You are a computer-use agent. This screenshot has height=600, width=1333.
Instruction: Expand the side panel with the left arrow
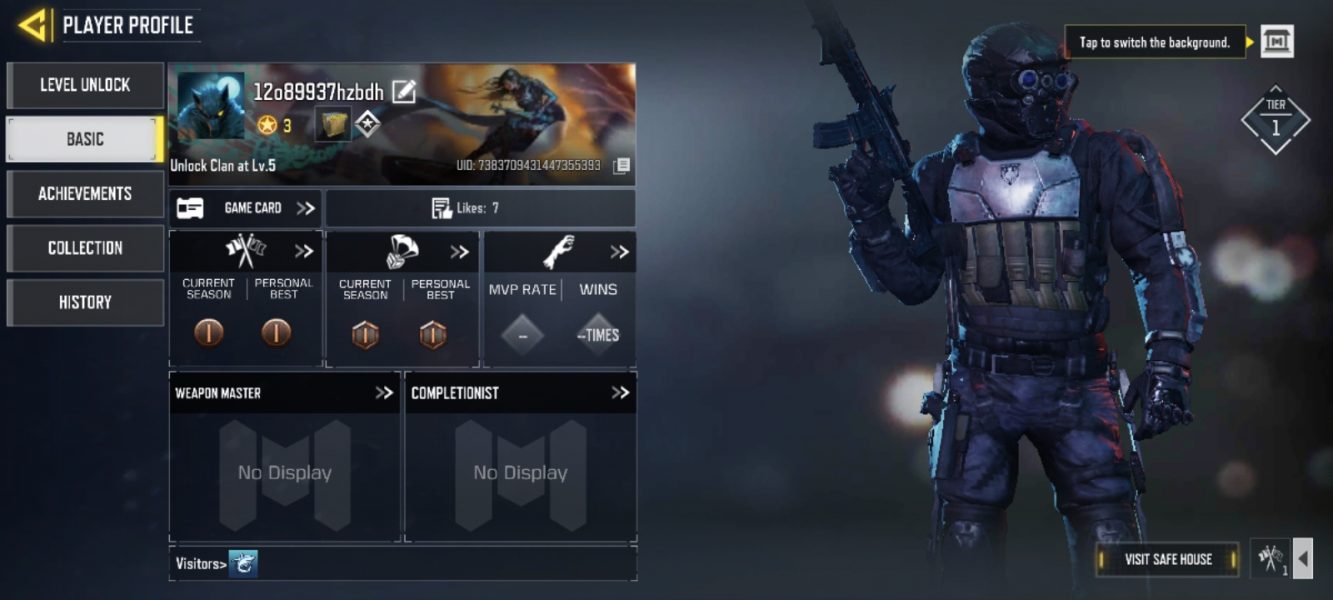click(1302, 559)
